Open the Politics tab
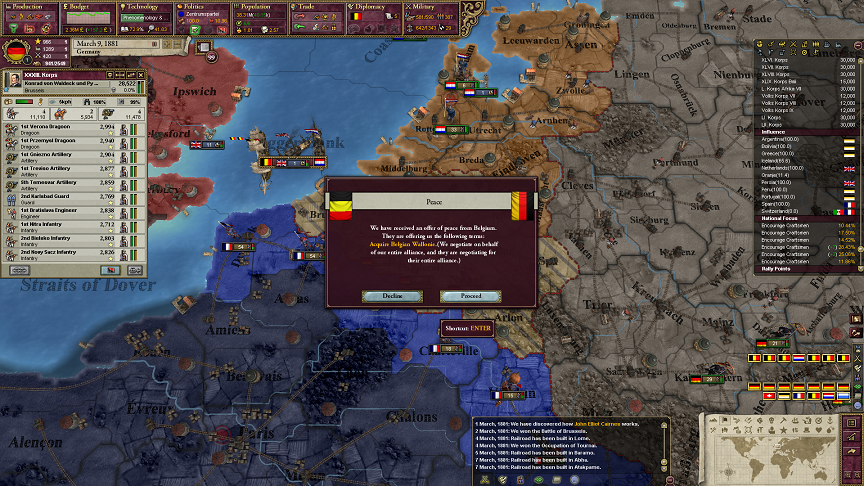Image resolution: width=864 pixels, height=486 pixels. click(x=203, y=5)
